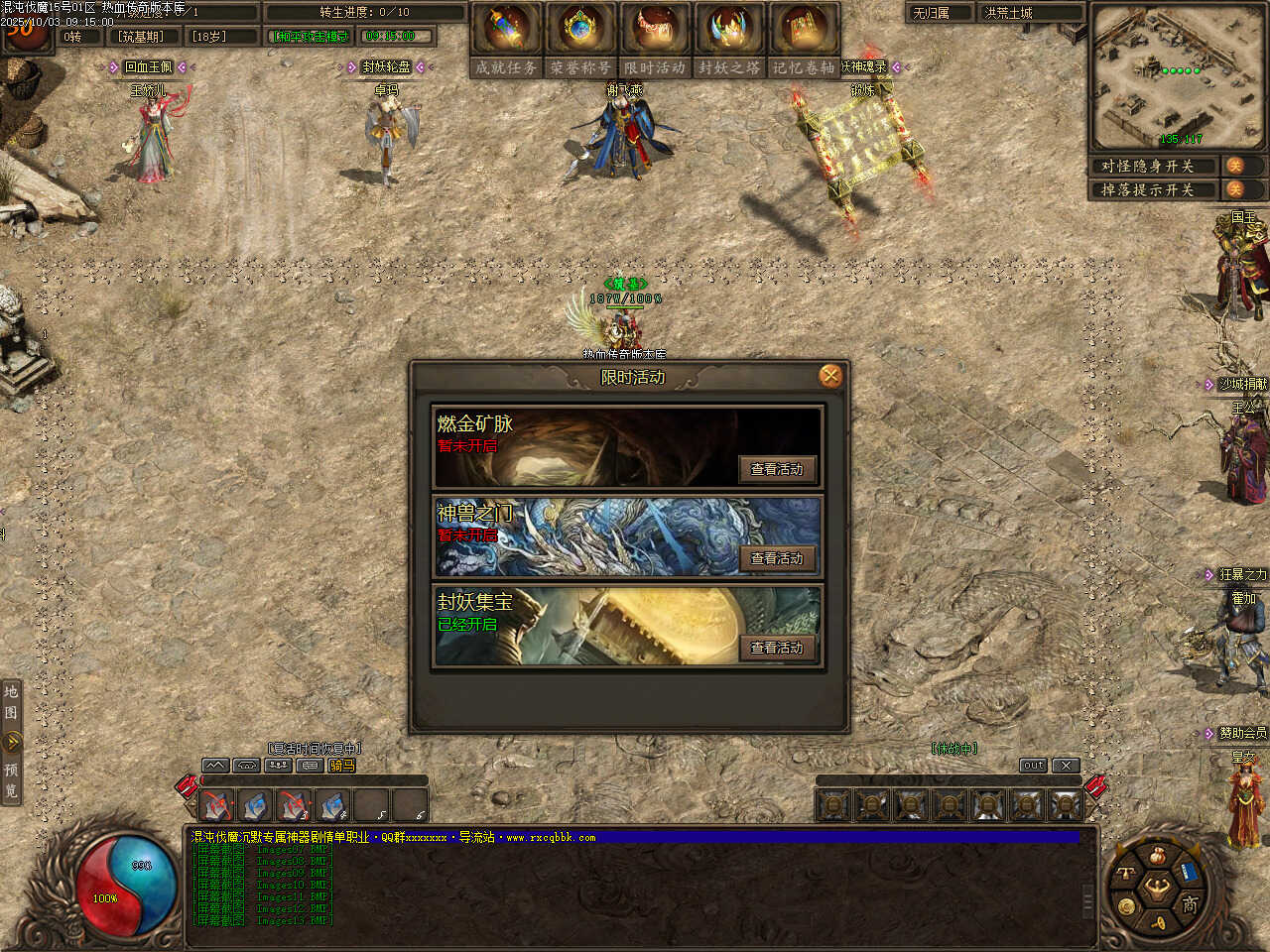This screenshot has height=952, width=1270.
Task: View the 燃金矿脉 event details
Action: coord(777,469)
